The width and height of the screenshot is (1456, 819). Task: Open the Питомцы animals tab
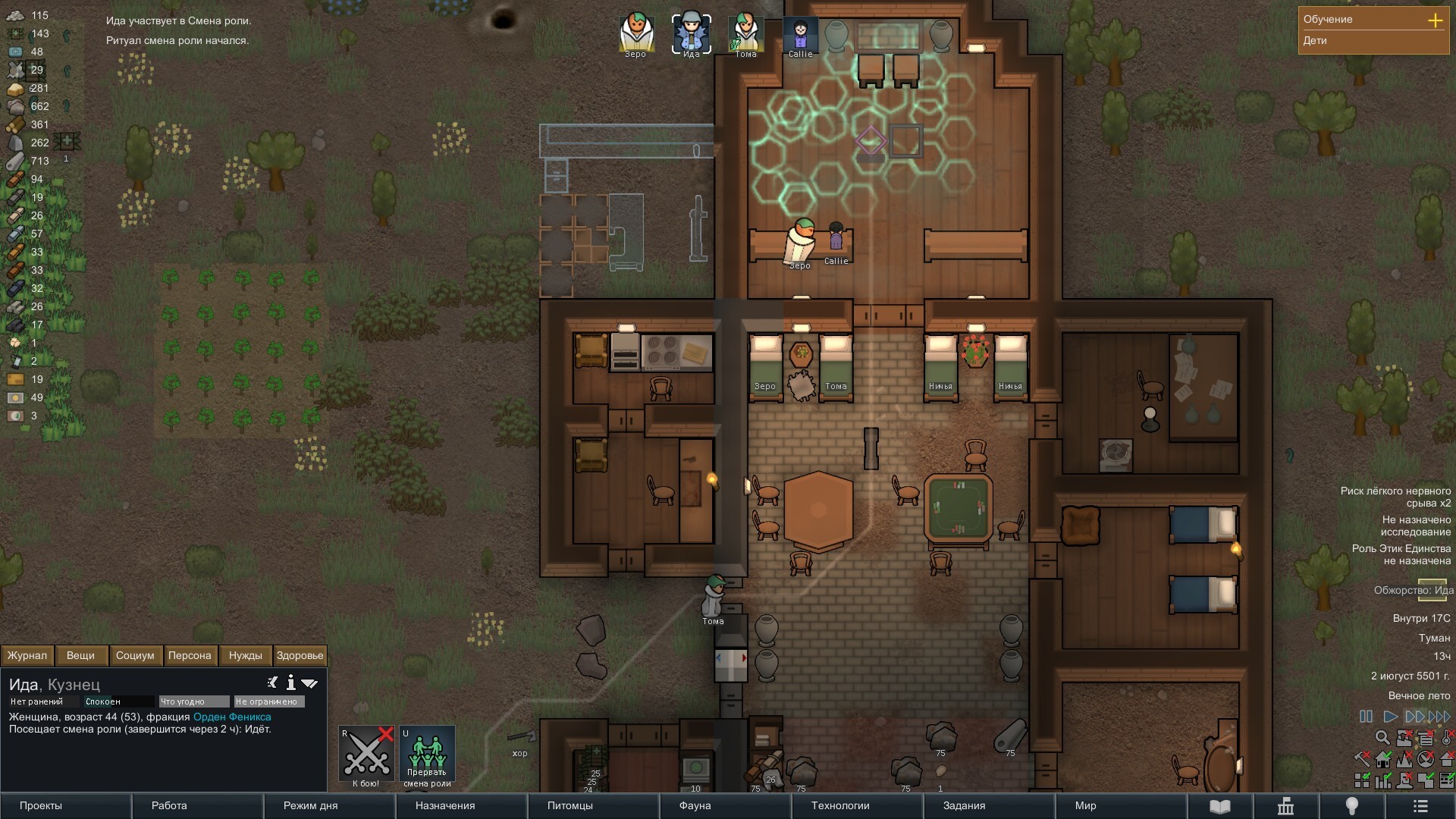click(x=593, y=805)
